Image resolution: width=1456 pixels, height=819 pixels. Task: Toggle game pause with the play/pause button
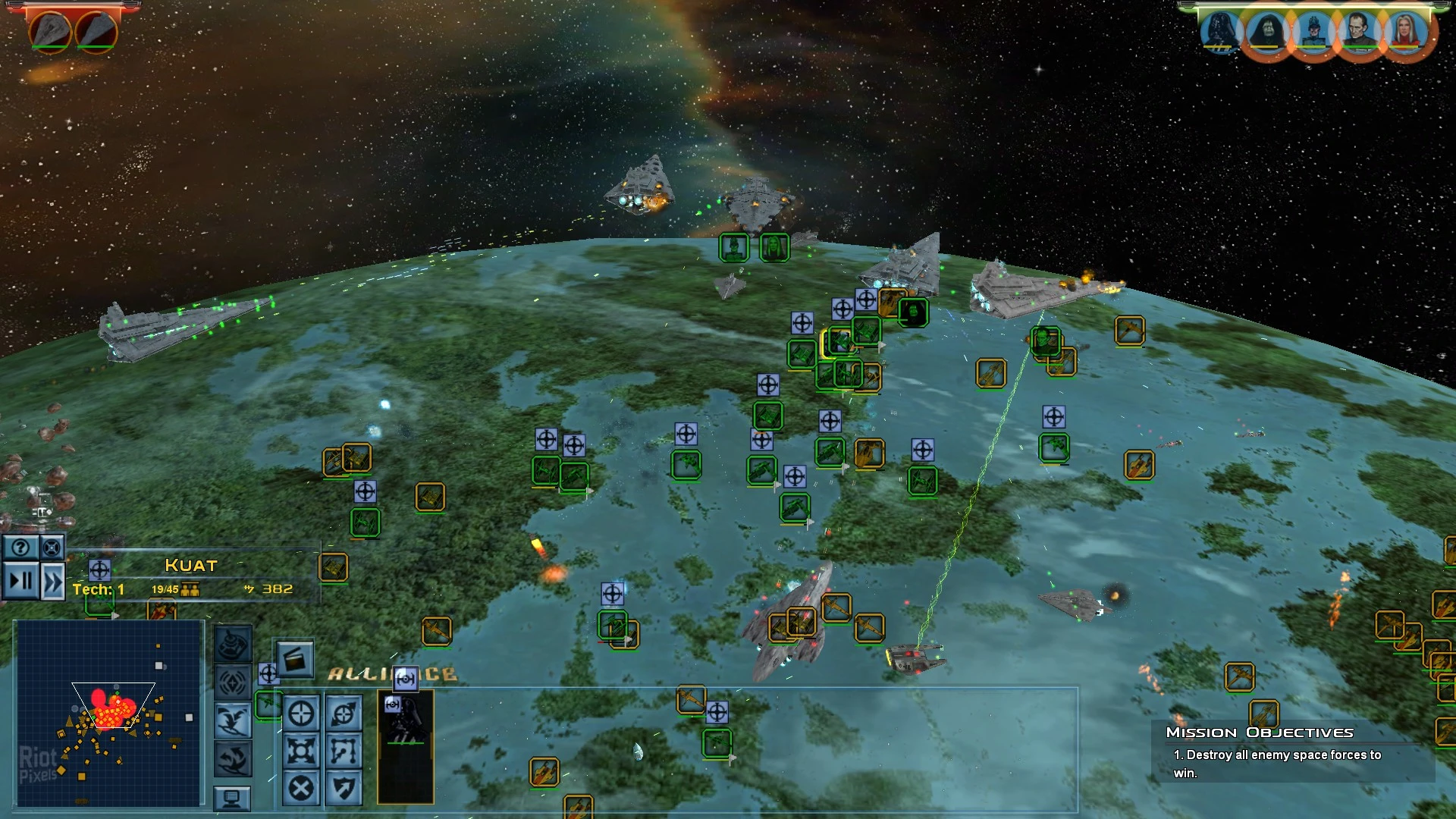click(20, 579)
